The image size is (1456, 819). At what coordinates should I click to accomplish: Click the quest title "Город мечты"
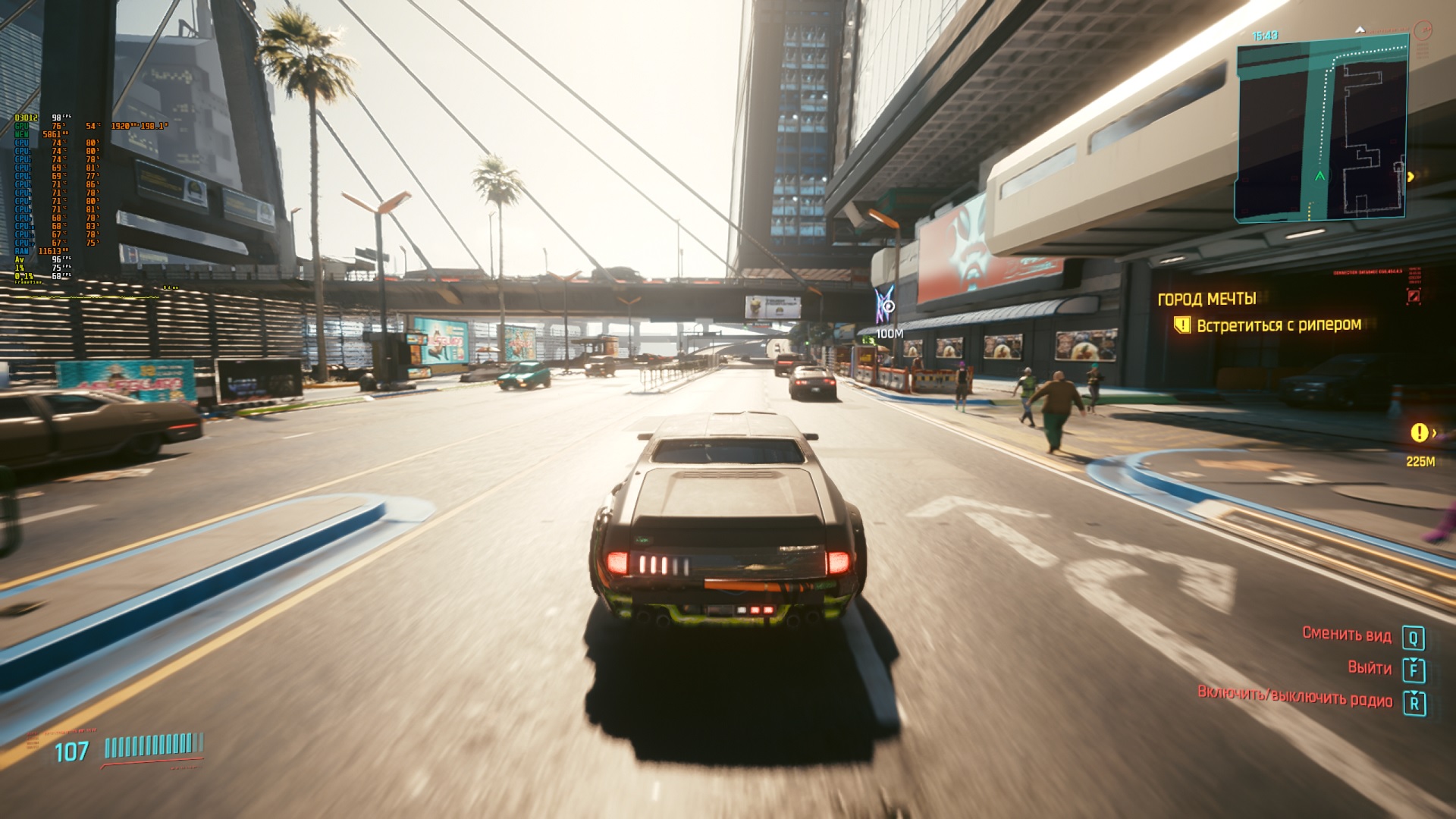coord(1207,299)
